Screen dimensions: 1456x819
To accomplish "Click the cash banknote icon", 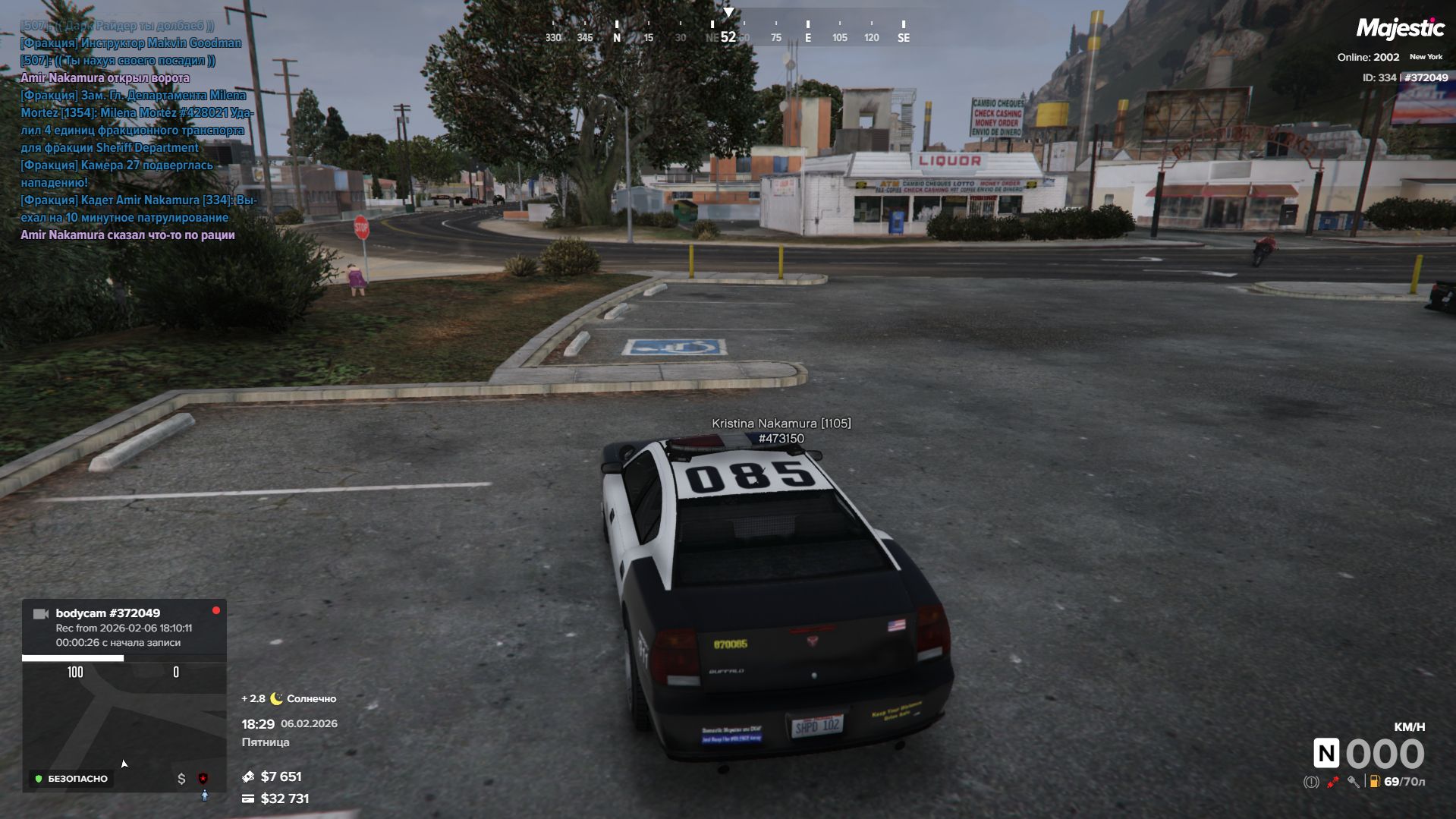I will [248, 776].
